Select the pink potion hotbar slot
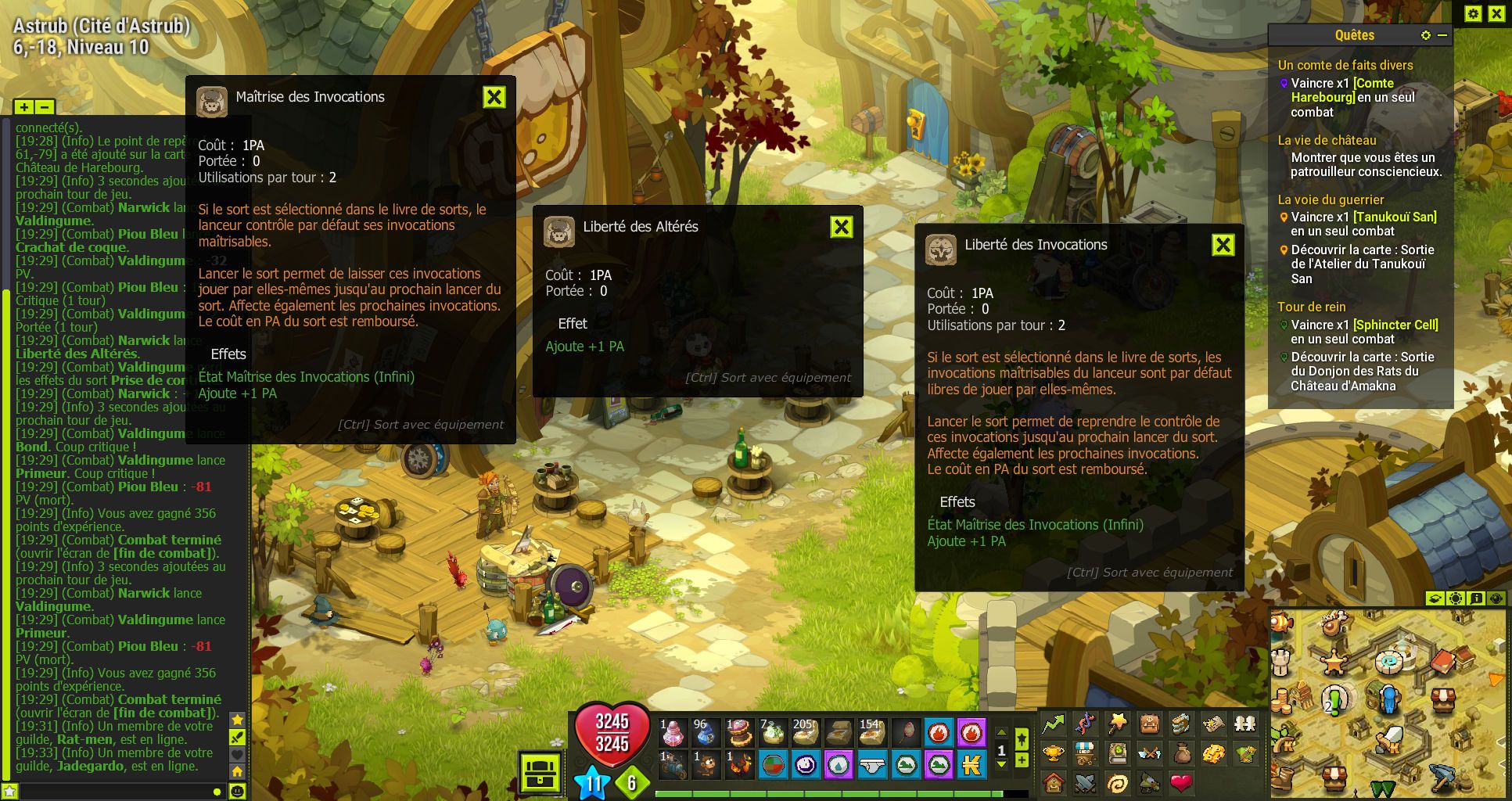This screenshot has width=1512, height=801. [672, 733]
